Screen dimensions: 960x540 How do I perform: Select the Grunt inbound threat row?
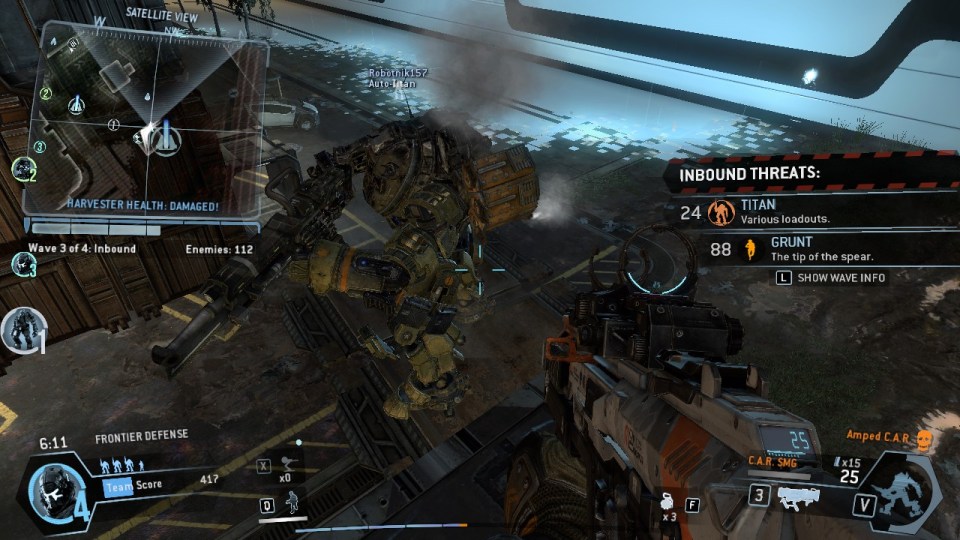pos(800,249)
